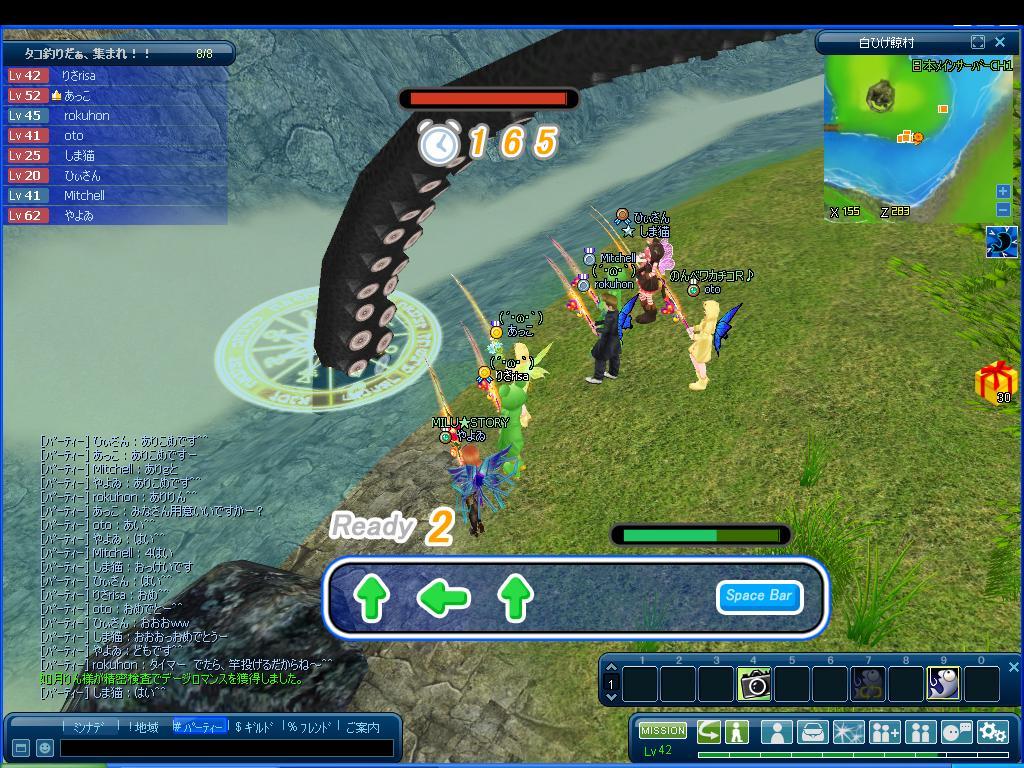Expand the minimap to full size
Screen dimensions: 1024x768
(x=978, y=42)
